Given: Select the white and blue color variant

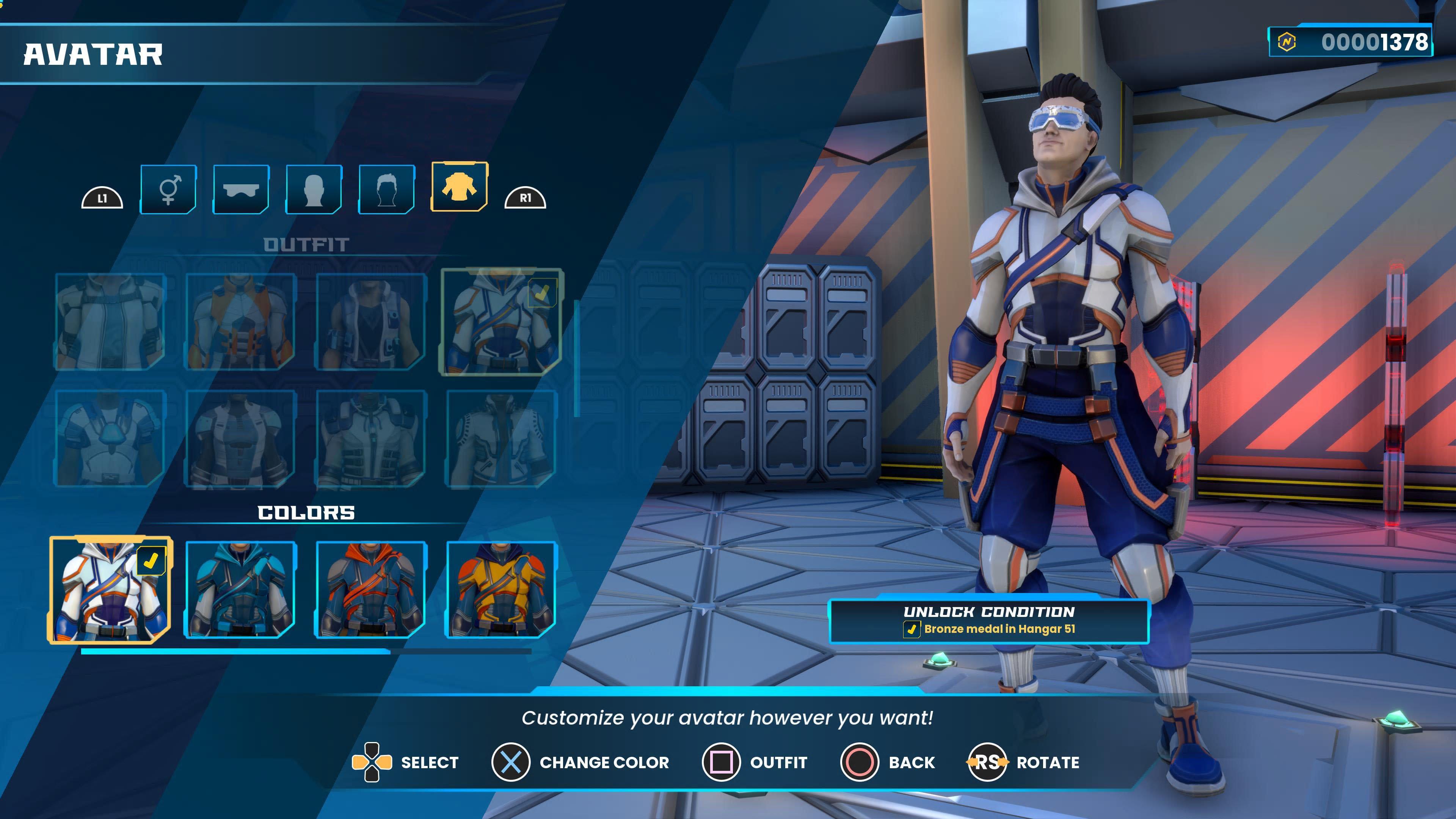Looking at the screenshot, I should click(110, 590).
